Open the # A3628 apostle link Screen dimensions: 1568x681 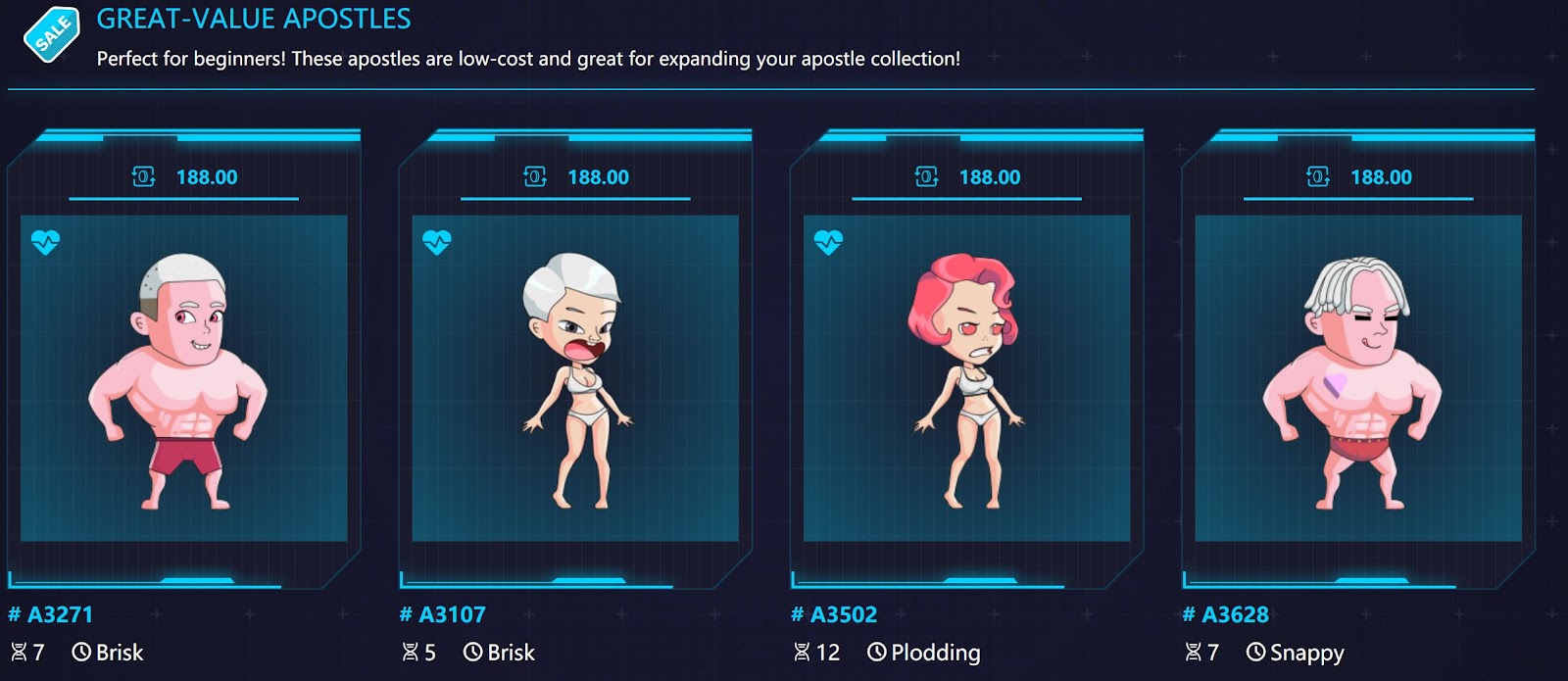tap(1226, 614)
